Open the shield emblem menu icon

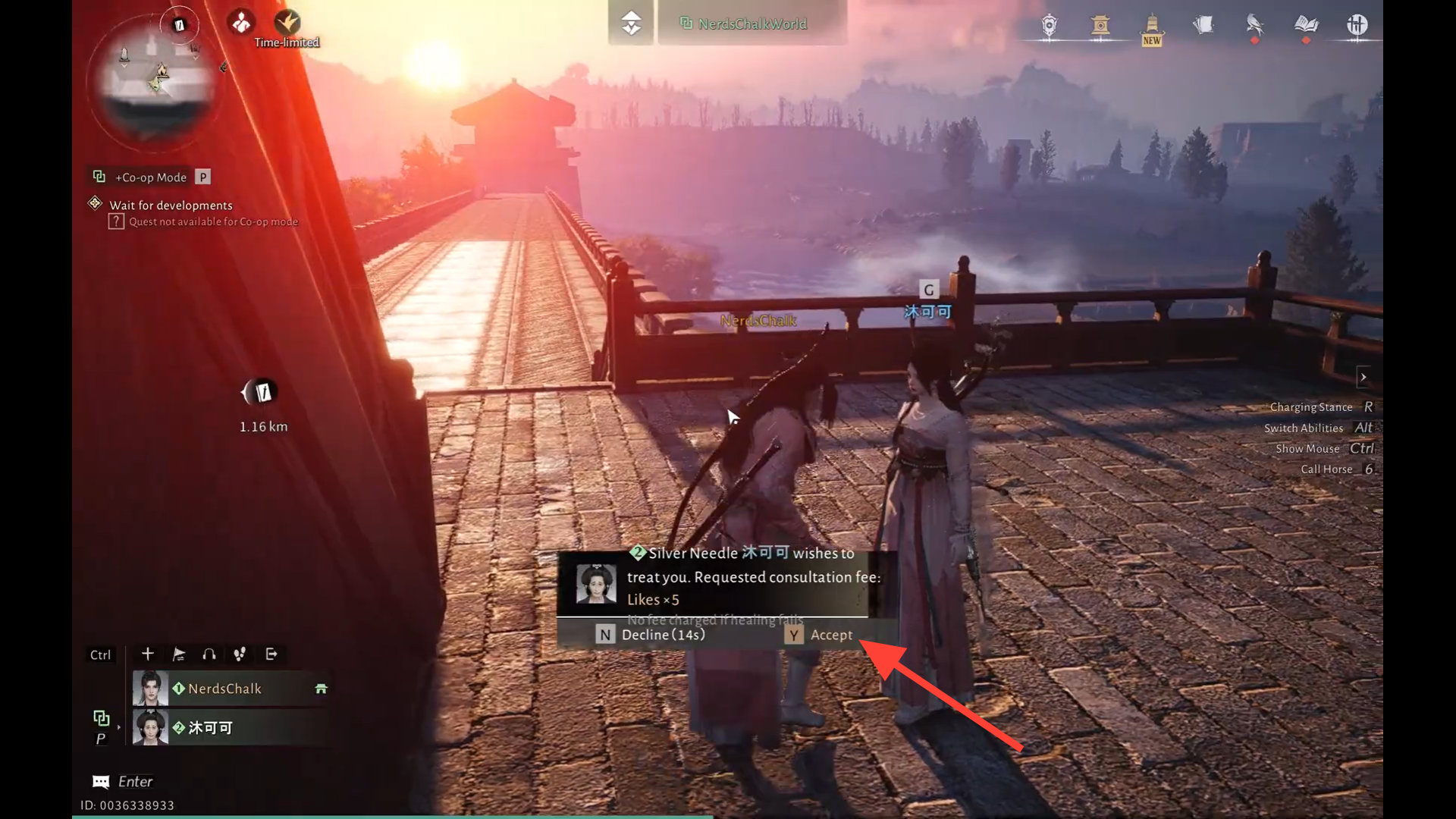click(1049, 26)
